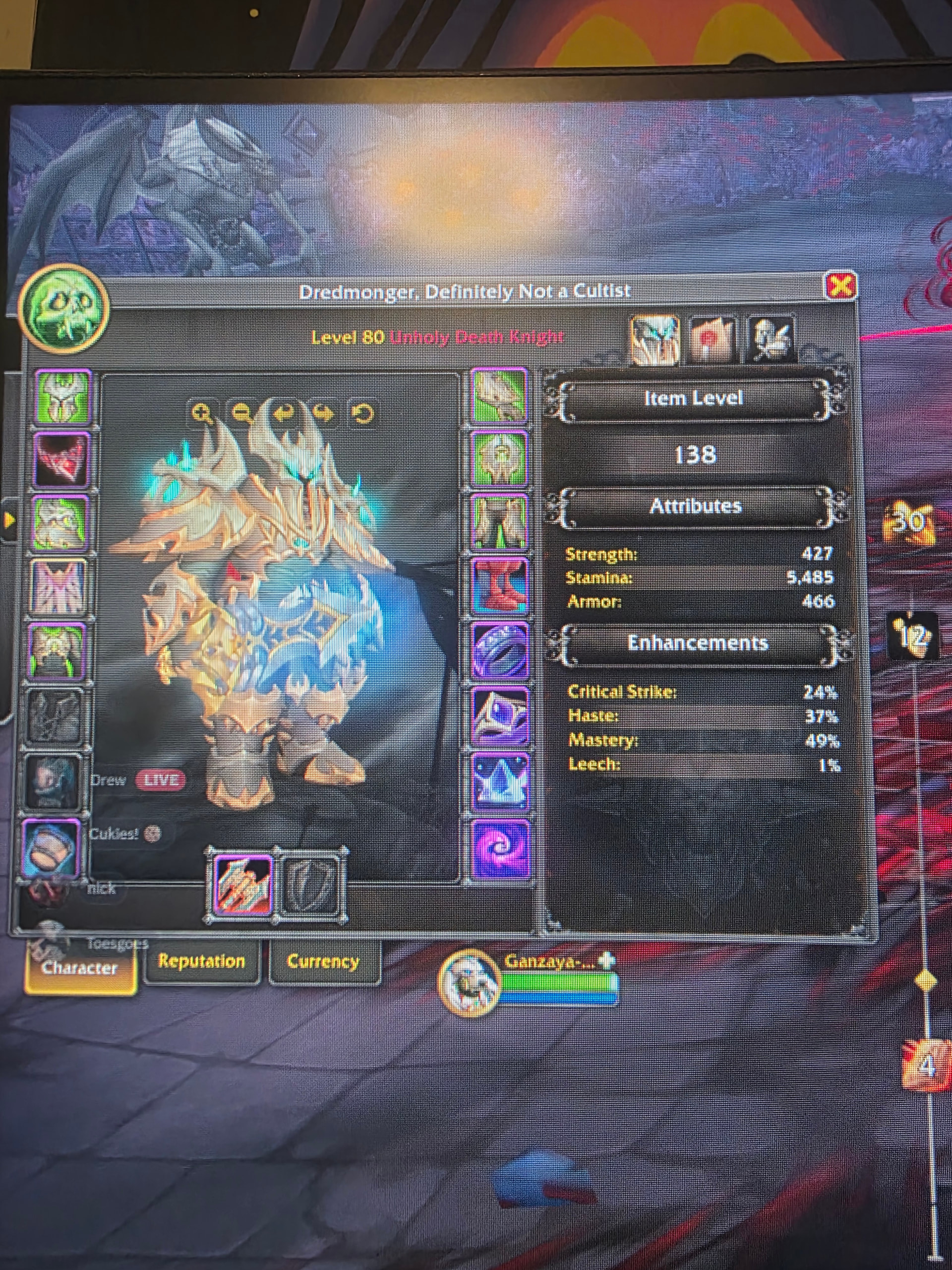Click the red necklace slot

pyautogui.click(x=61, y=460)
